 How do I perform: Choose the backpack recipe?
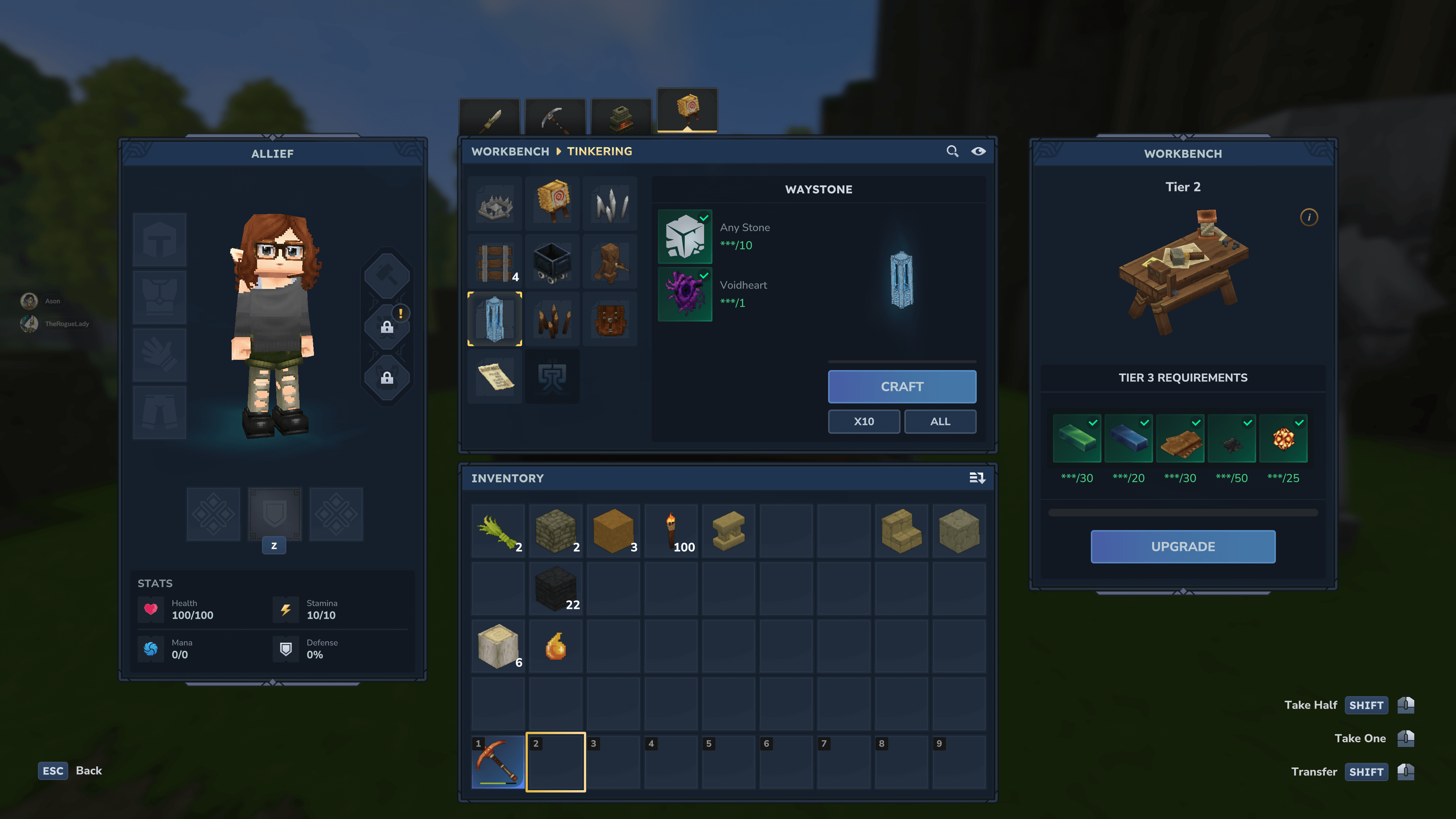click(610, 319)
